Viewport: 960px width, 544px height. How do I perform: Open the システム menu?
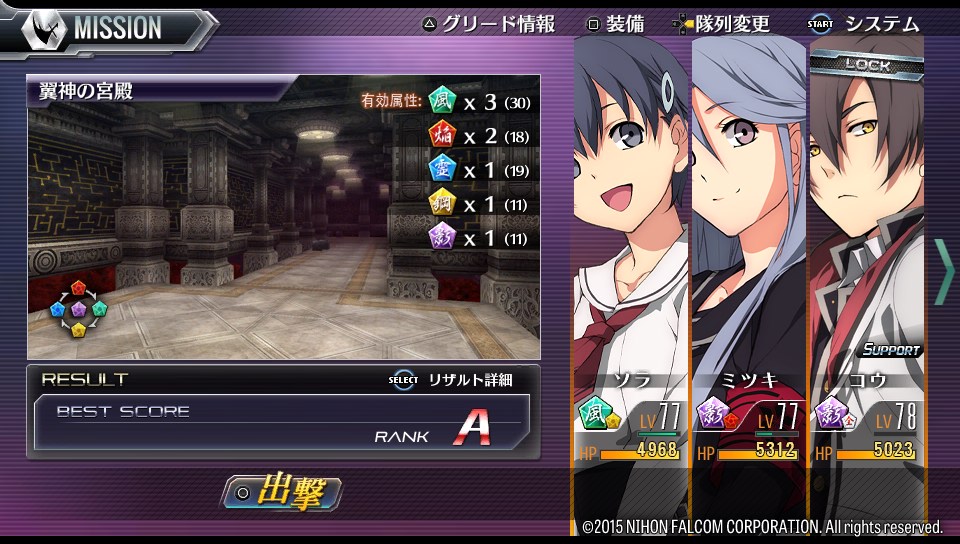[865, 24]
